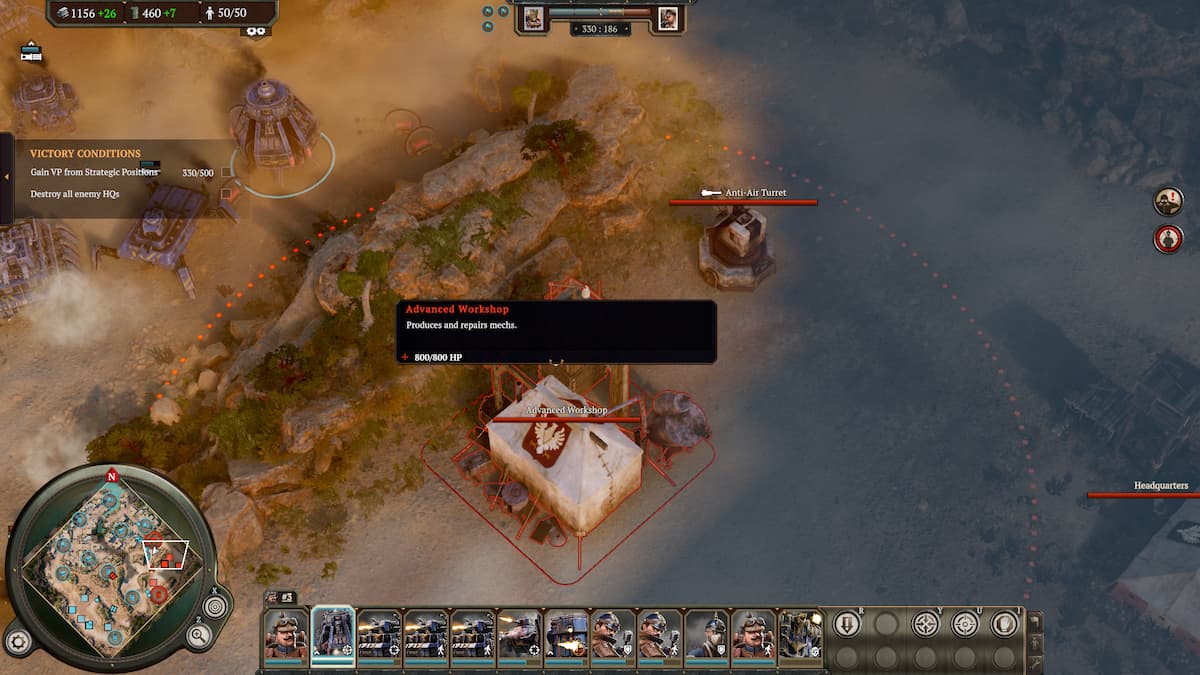Click the building shortcut icon below resources

31,52
